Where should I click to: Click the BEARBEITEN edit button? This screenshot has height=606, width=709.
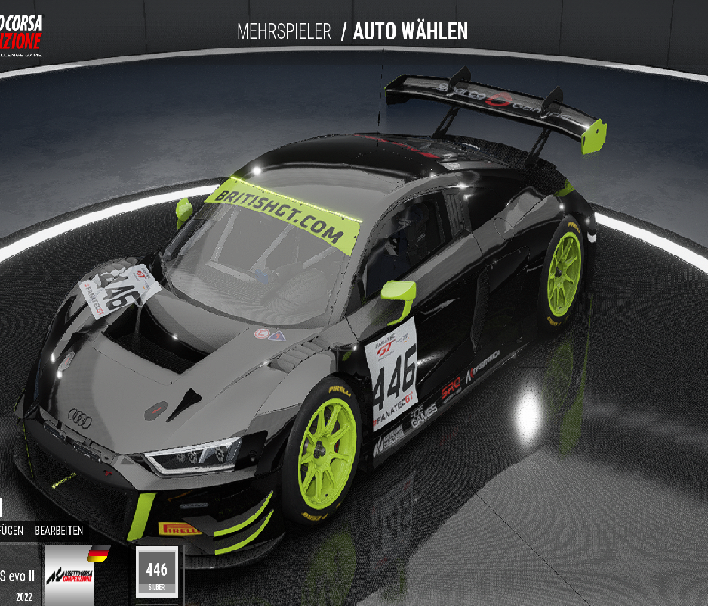pos(59,530)
